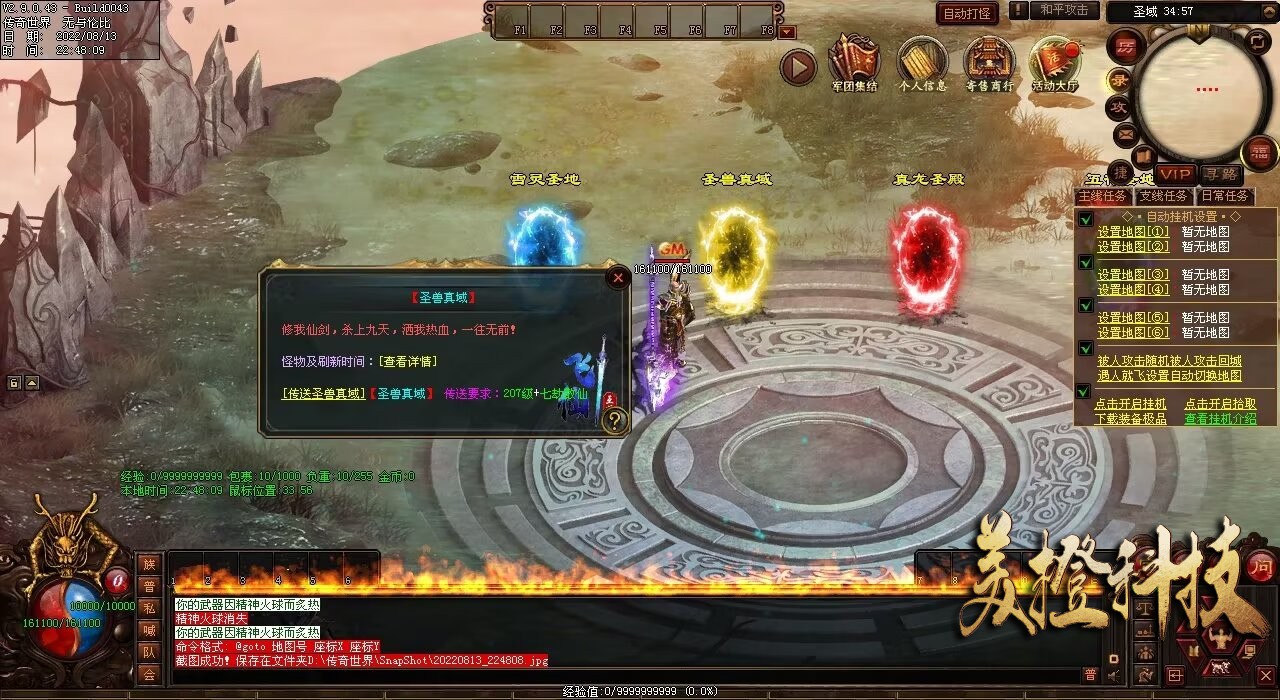The image size is (1280, 700).
Task: Open the 查看详情 monster details link
Action: (405, 361)
